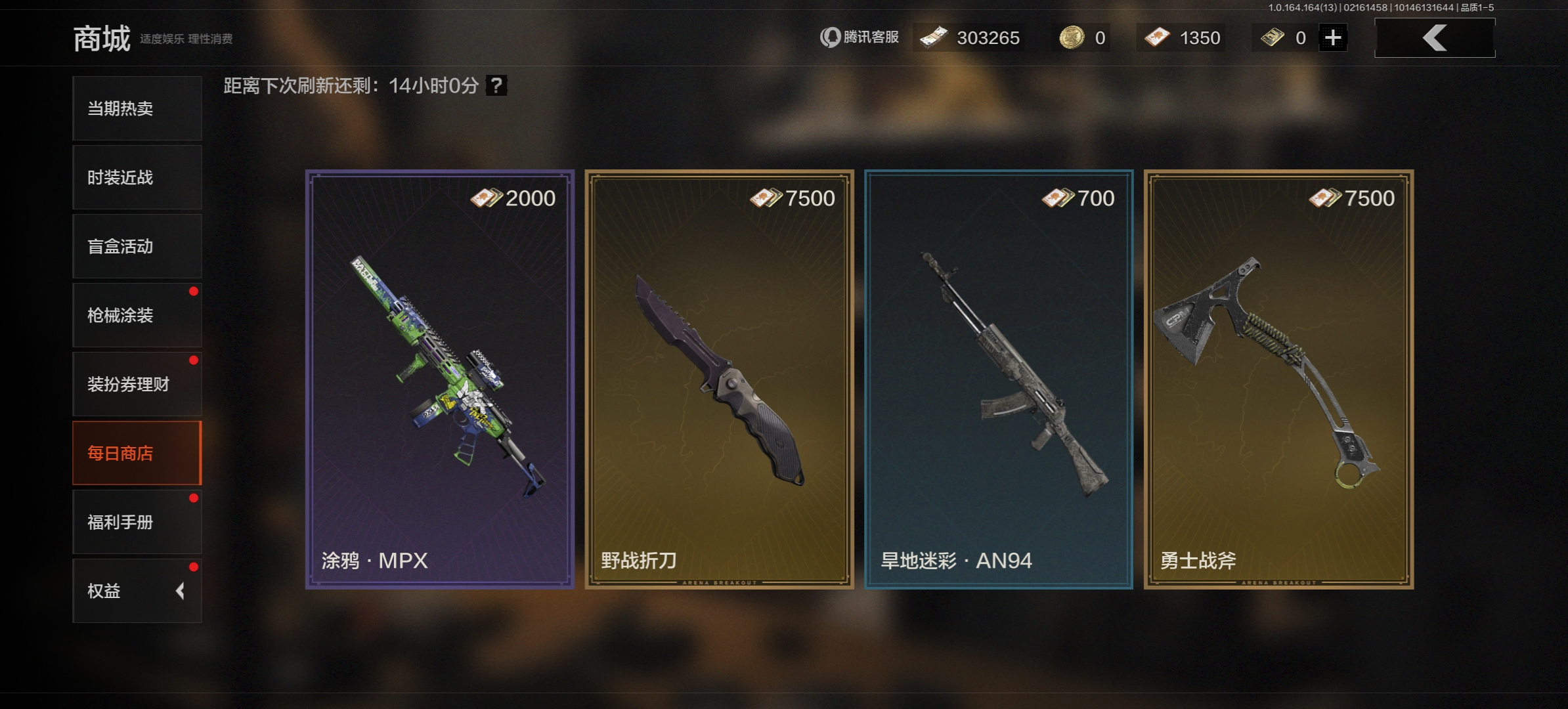Pick the 旱地迷彩·AN94 skin card

tap(999, 379)
